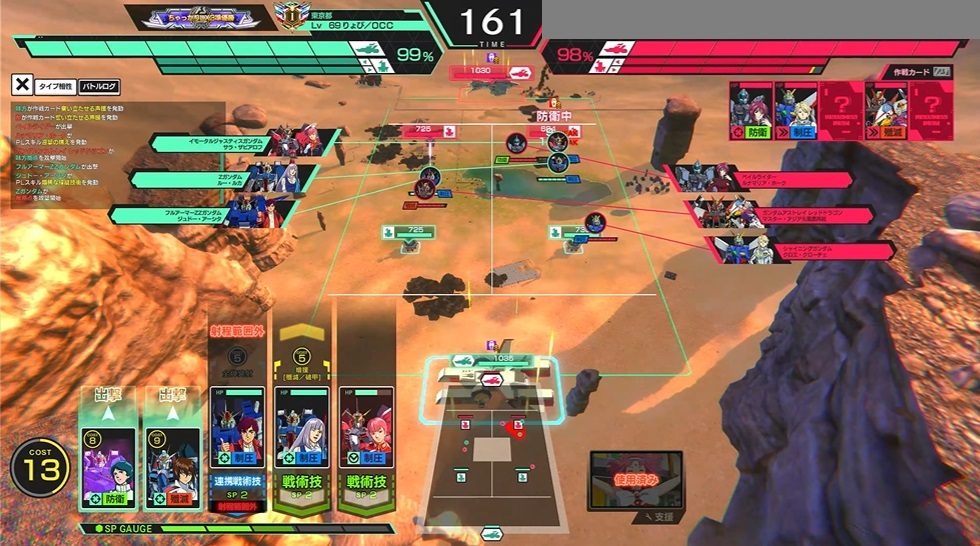
Task: Activate 連携戦術技 on the ZZ Gundam card
Action: pyautogui.click(x=237, y=482)
